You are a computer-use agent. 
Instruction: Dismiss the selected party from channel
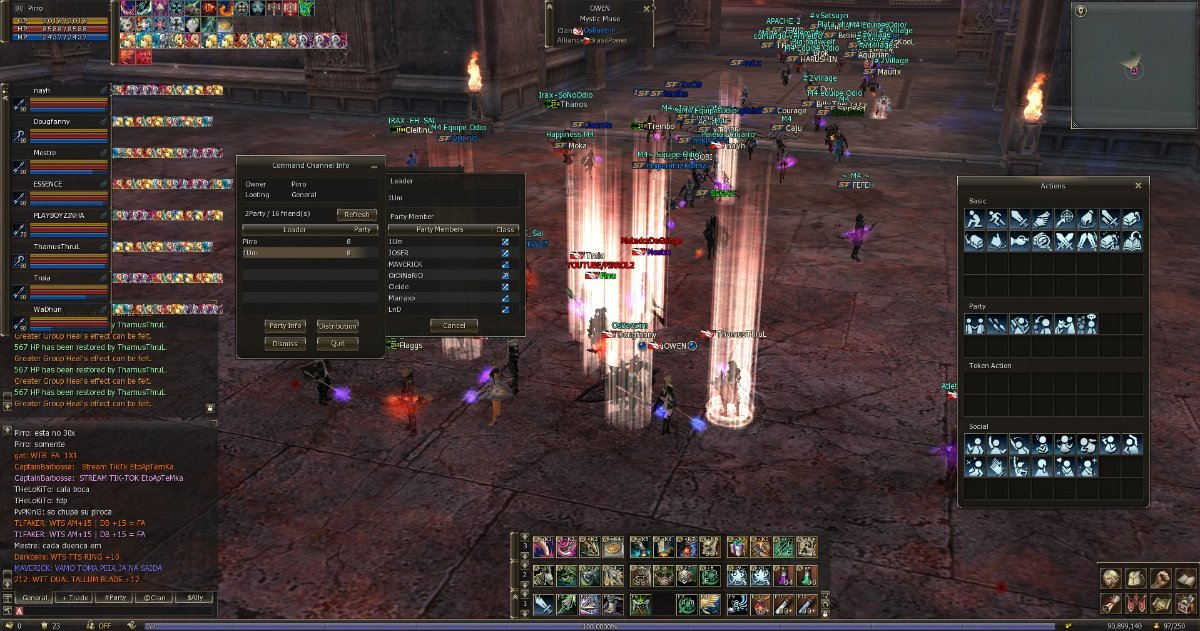284,343
